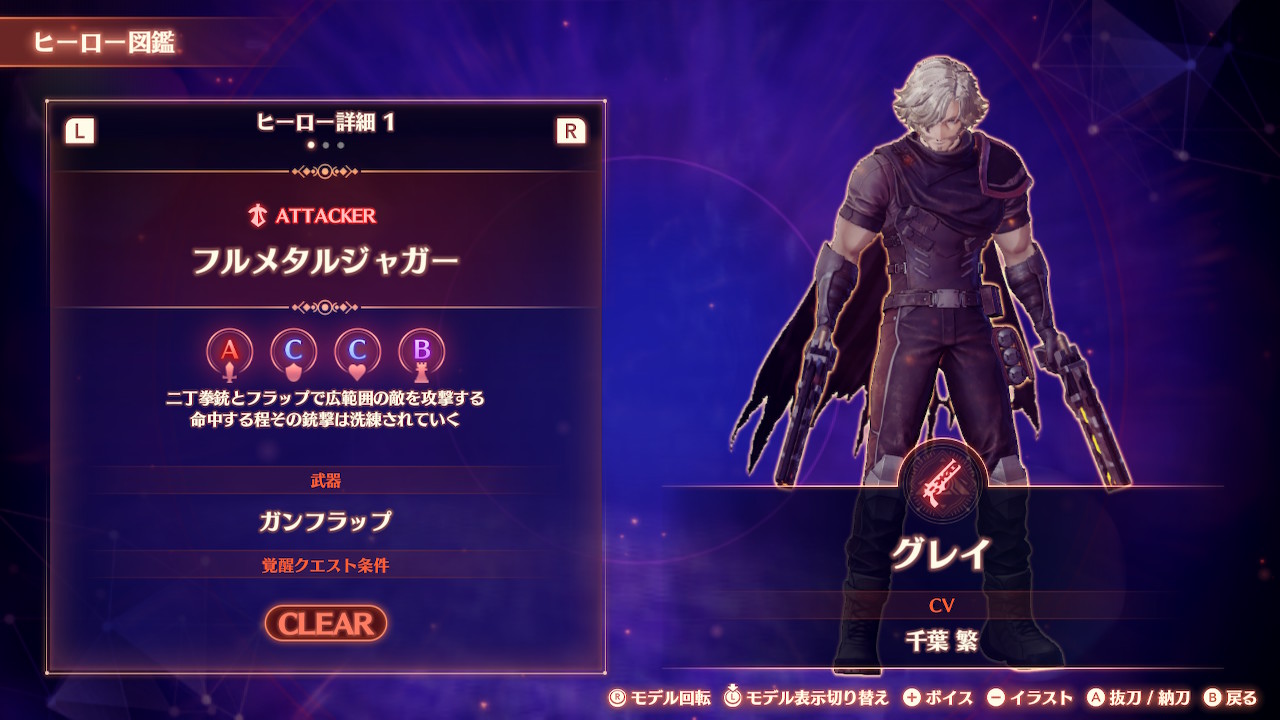The height and width of the screenshot is (720, 1280).
Task: Select the A-rank sword attack icon
Action: tap(230, 352)
